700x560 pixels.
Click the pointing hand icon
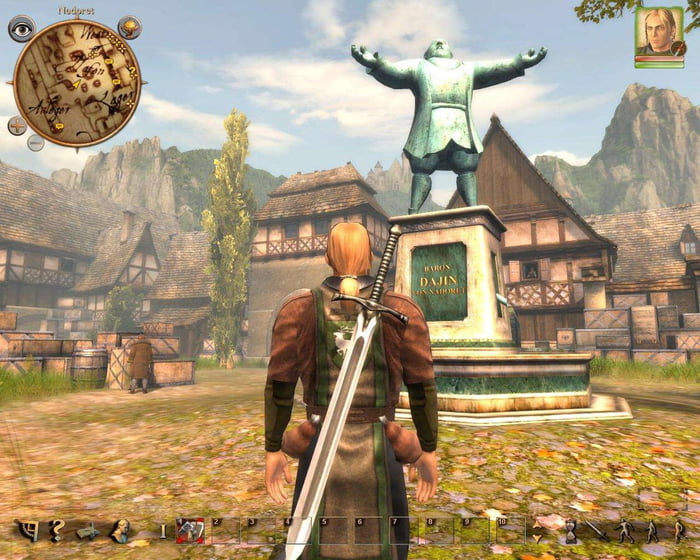coord(88,530)
